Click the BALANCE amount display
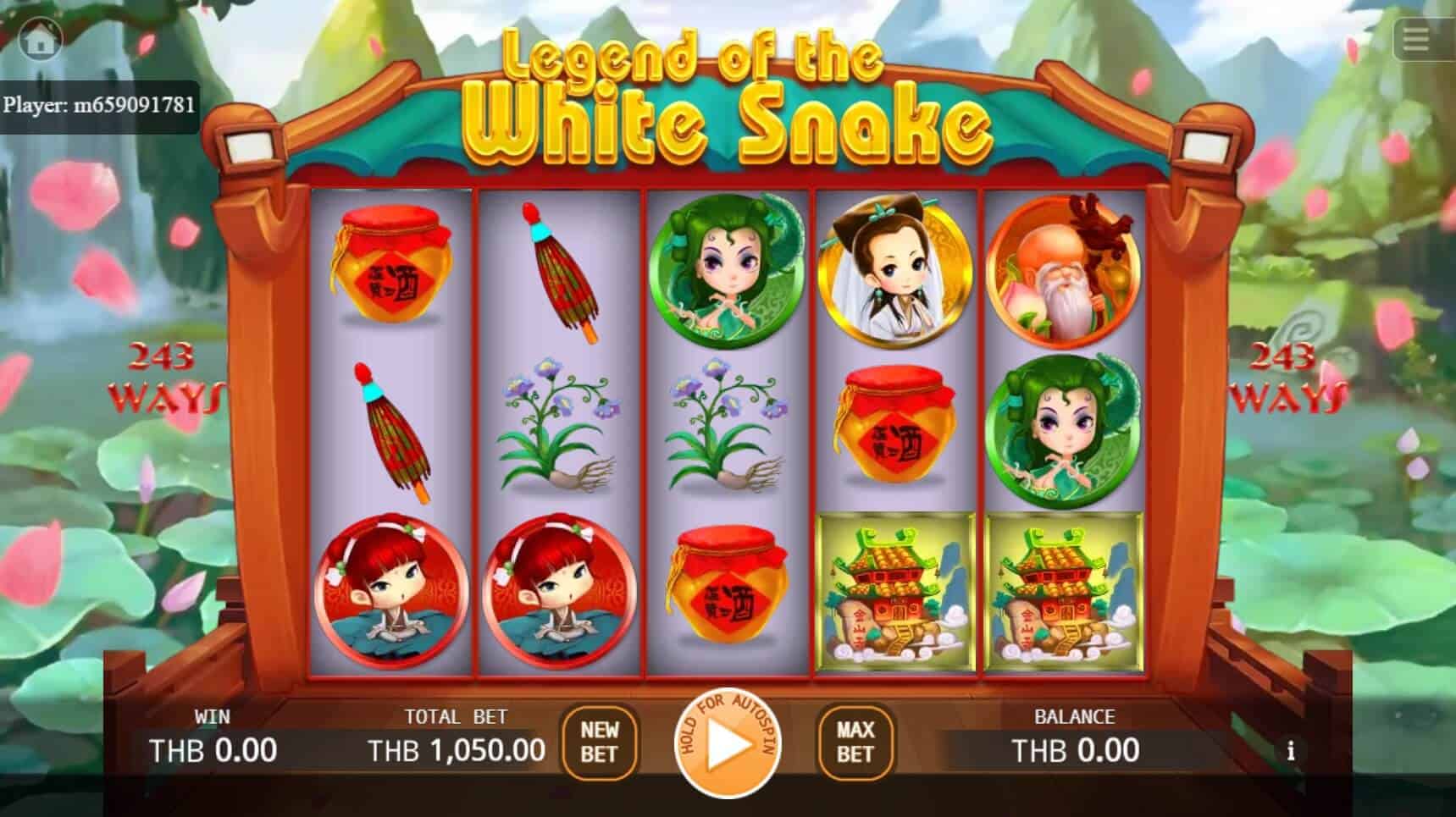1456x817 pixels. tap(1077, 748)
